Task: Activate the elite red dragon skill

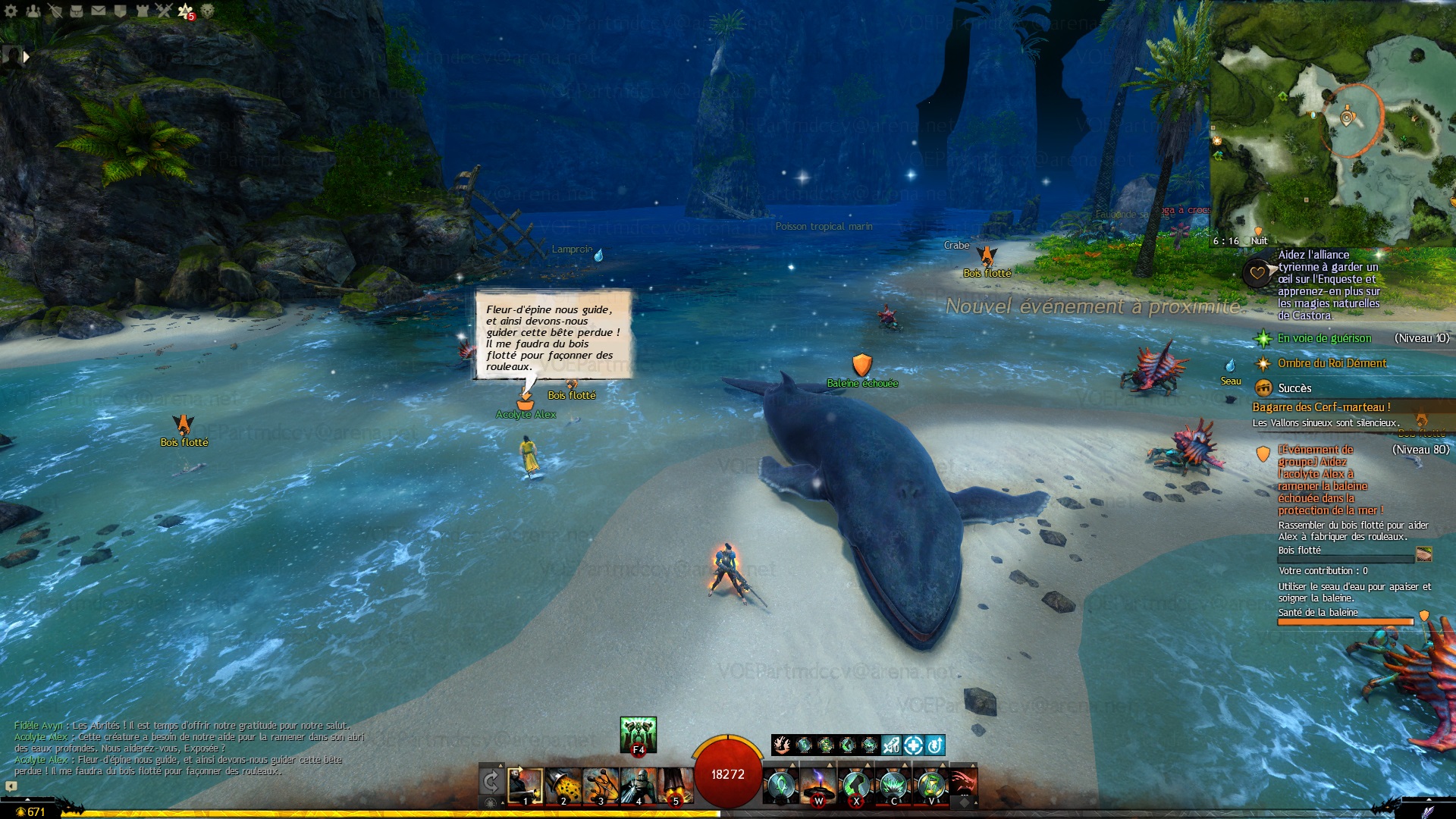Action: point(962,786)
